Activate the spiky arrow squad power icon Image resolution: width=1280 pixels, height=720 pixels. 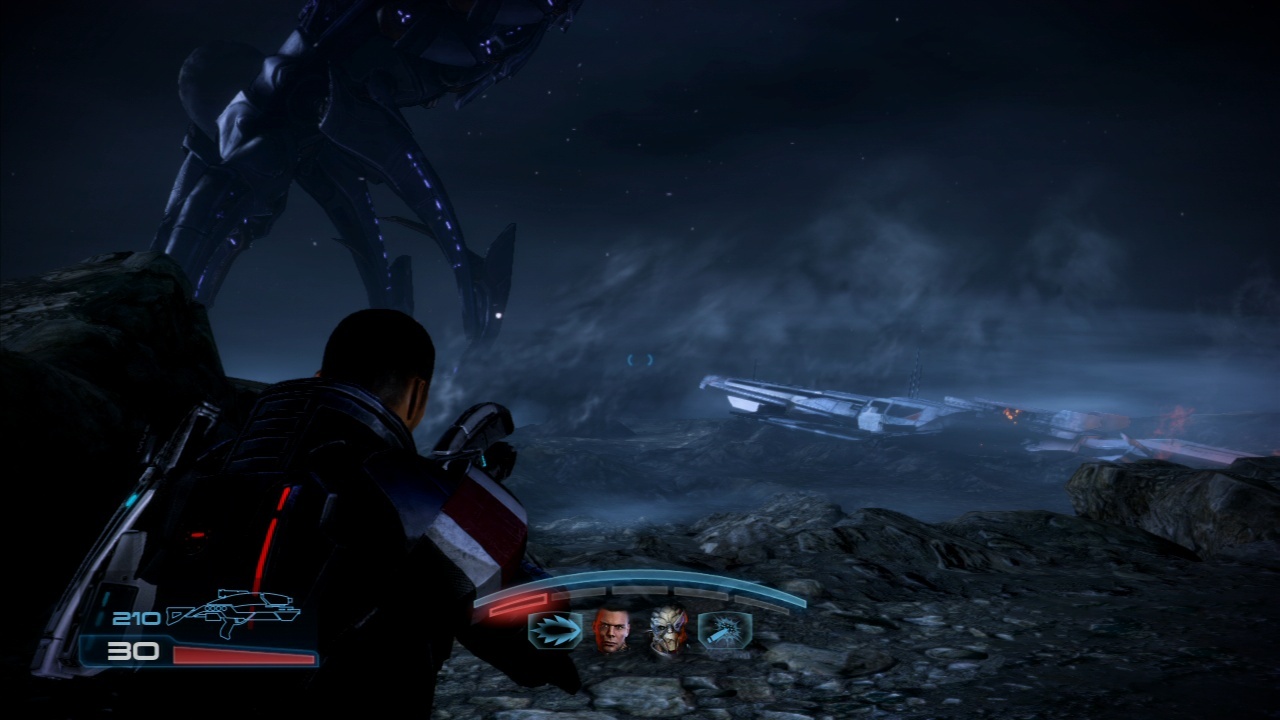point(555,631)
